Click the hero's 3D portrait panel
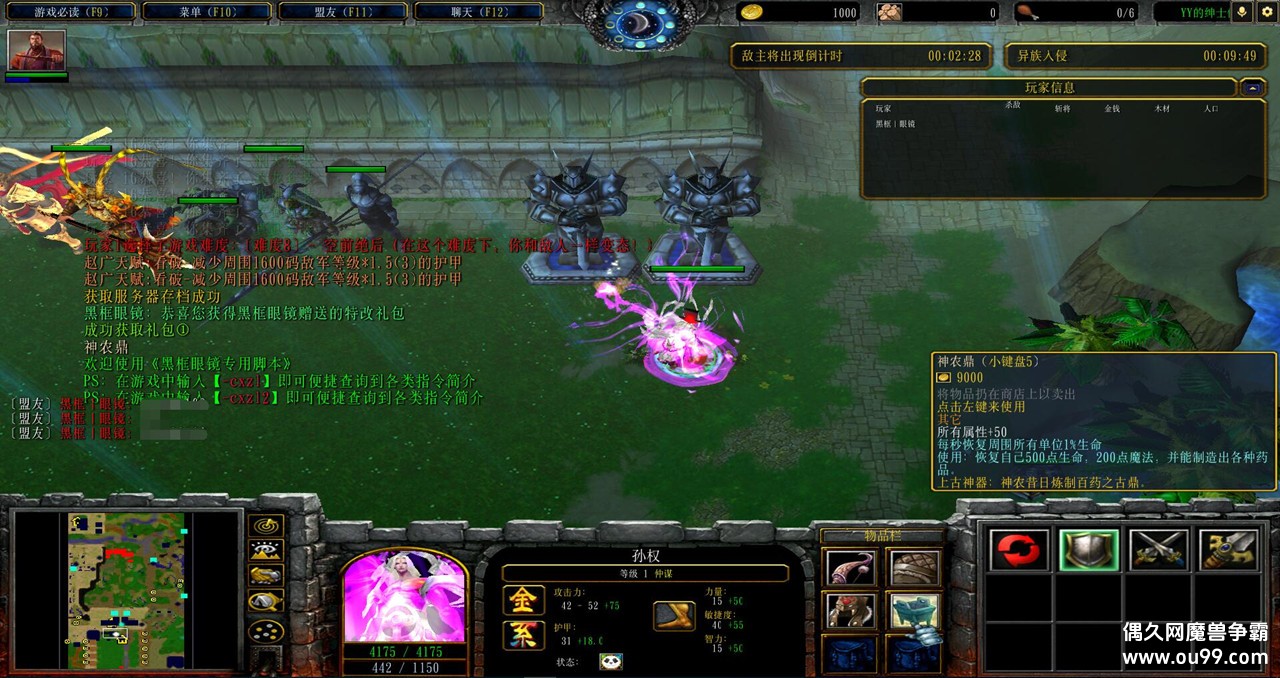 [404, 596]
